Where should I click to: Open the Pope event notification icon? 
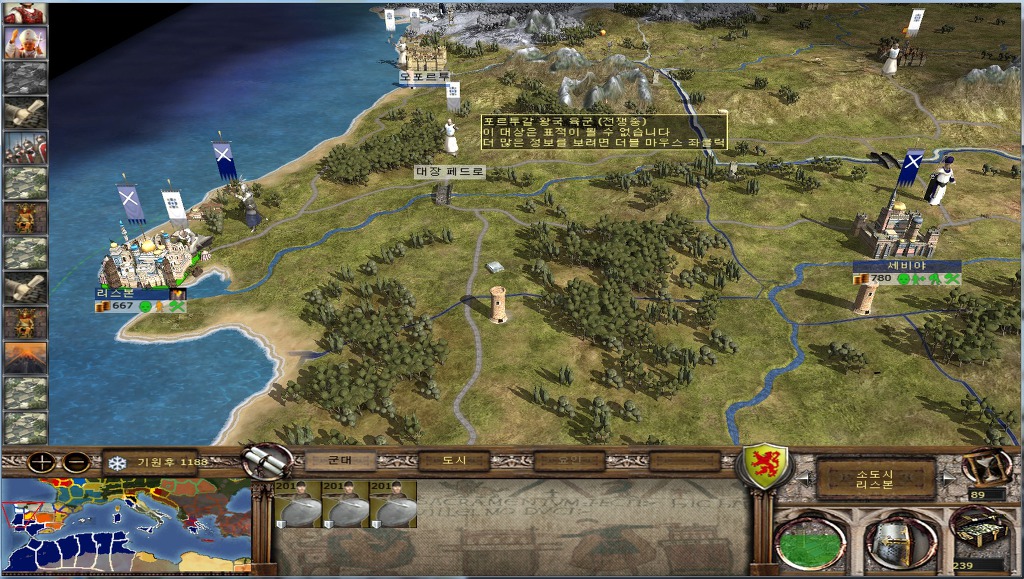point(25,43)
